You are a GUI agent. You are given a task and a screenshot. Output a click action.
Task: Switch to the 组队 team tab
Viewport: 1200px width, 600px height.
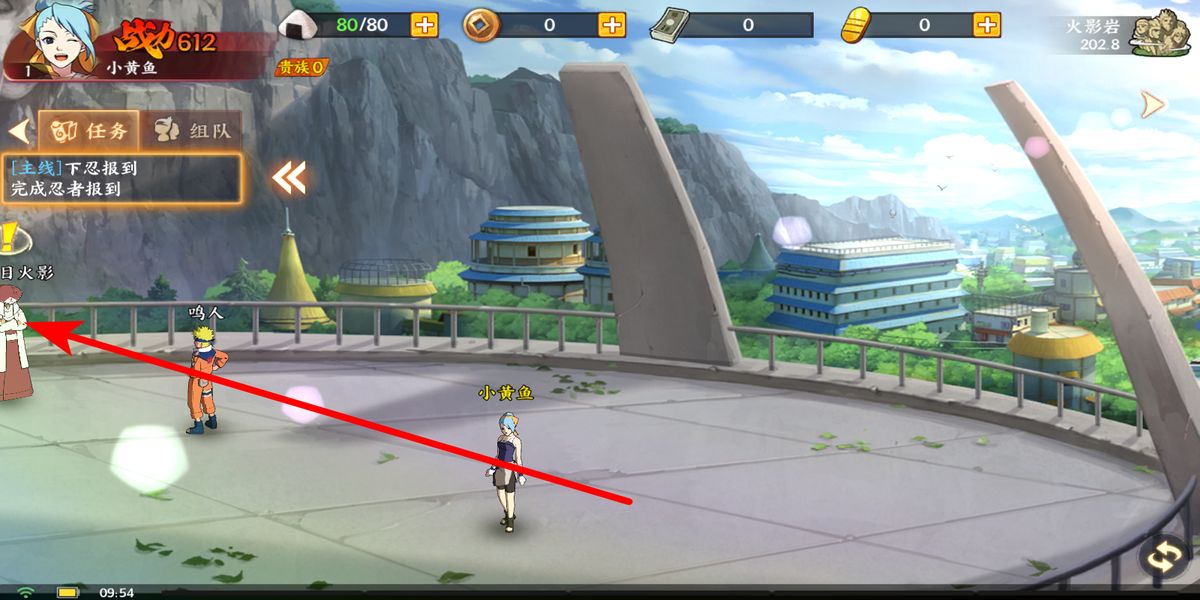pyautogui.click(x=192, y=130)
